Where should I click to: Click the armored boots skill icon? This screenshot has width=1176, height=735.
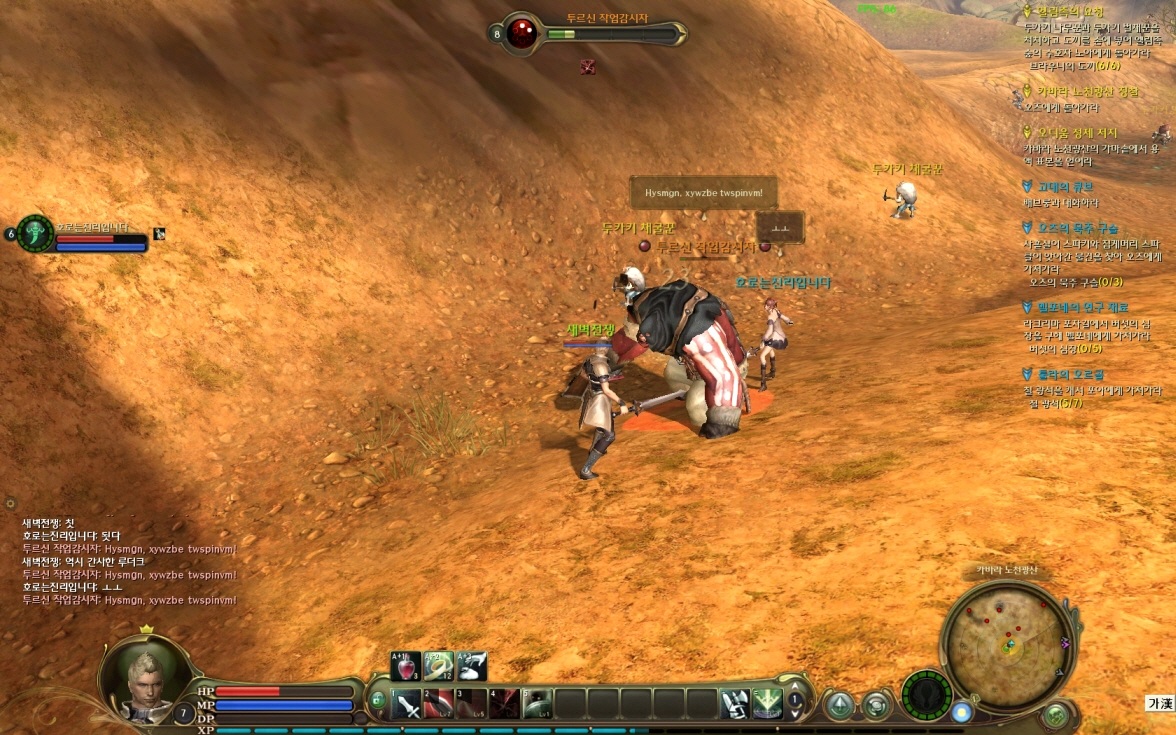735,704
